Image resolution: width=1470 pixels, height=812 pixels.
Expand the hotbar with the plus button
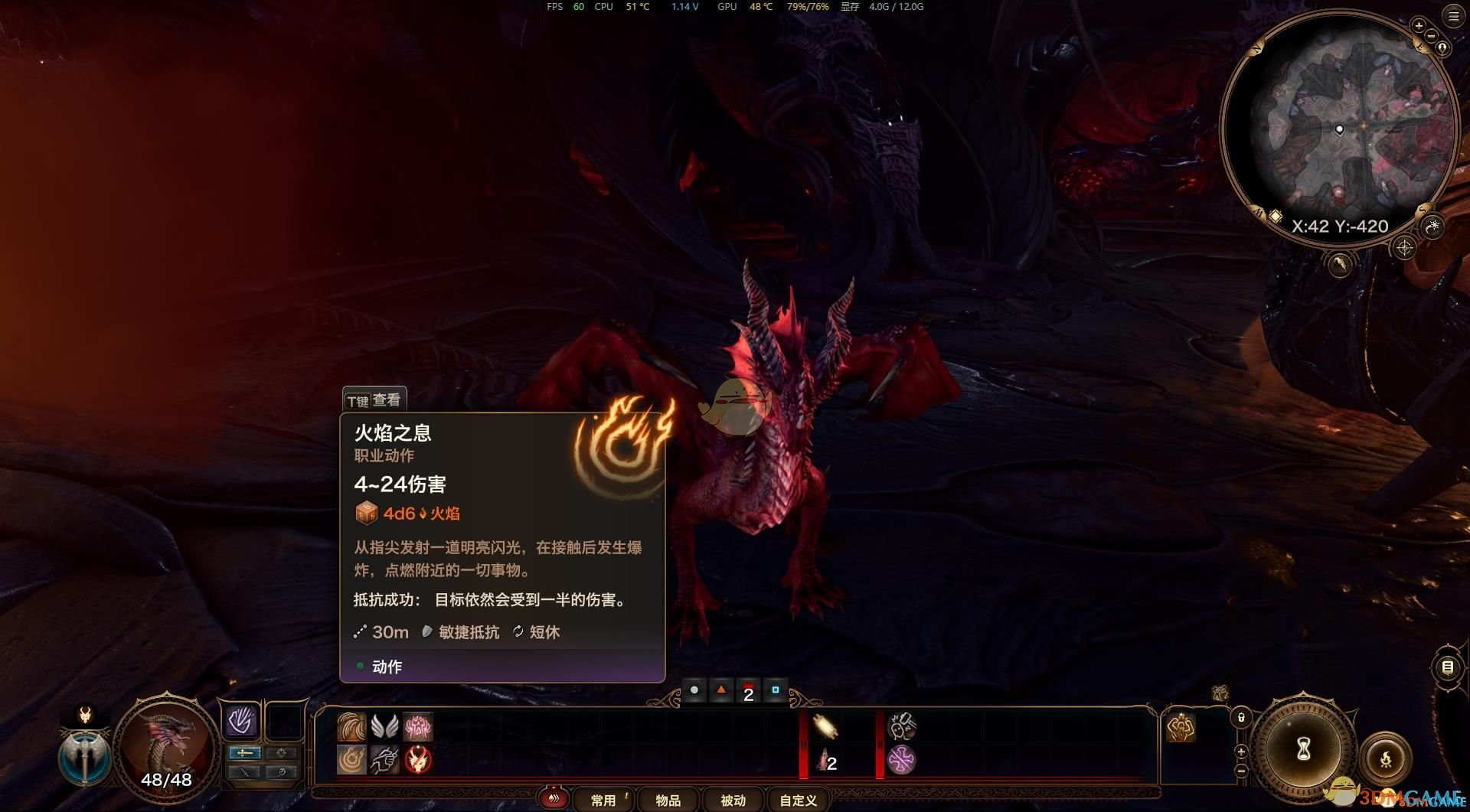1241,751
